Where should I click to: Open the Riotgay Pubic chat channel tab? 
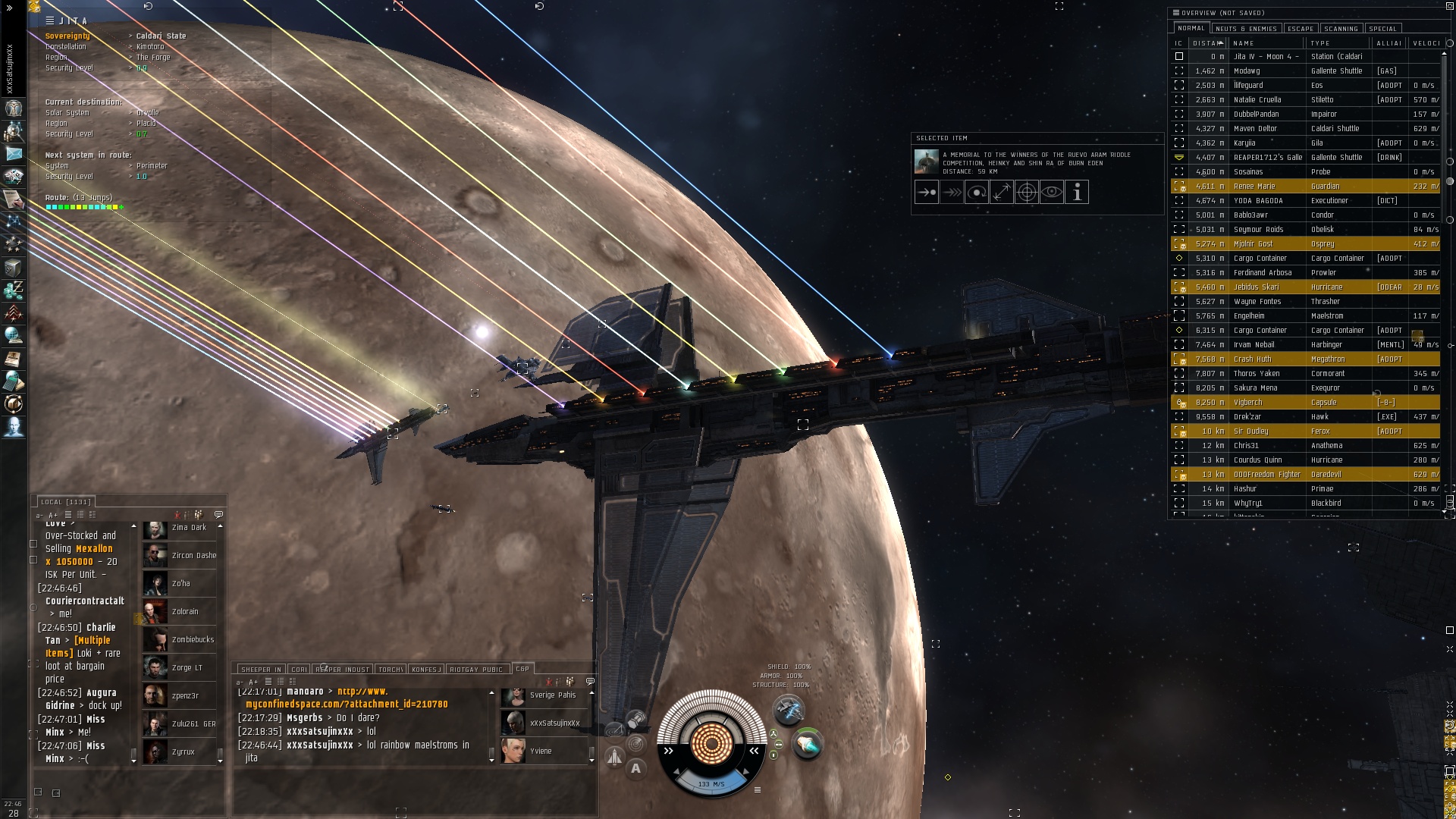476,670
